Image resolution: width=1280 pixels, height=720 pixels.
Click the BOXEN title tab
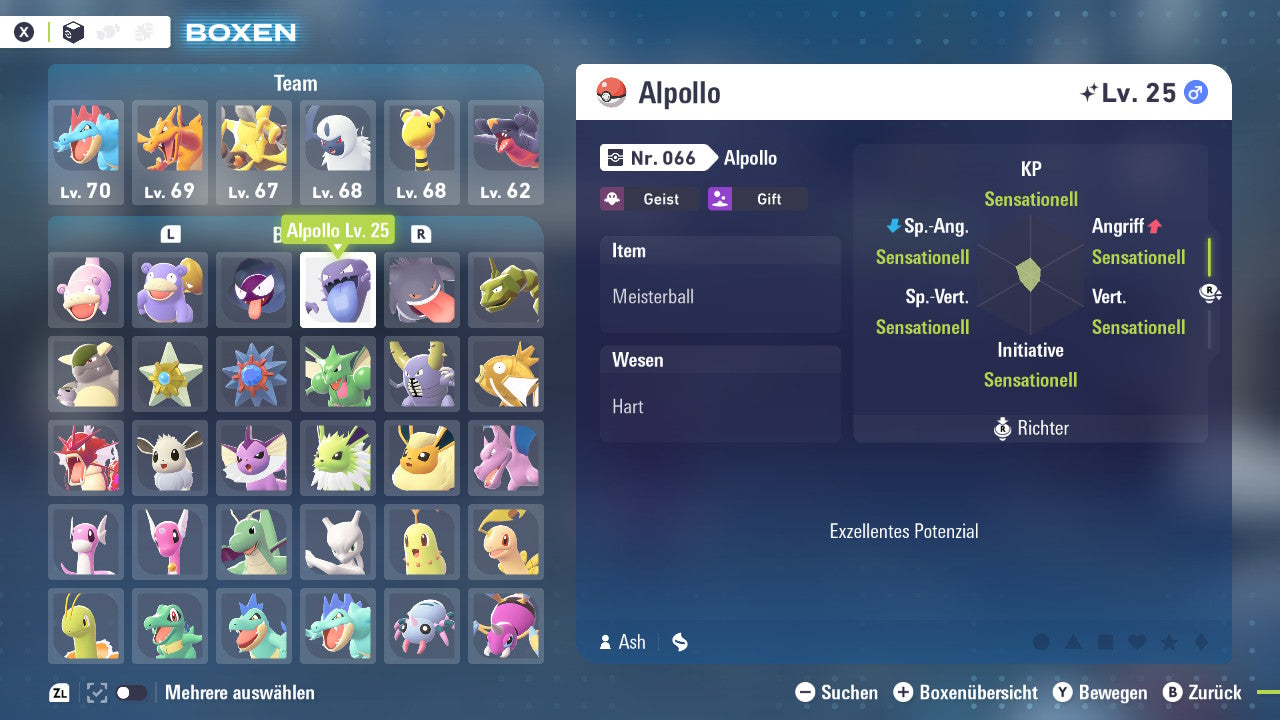pyautogui.click(x=240, y=32)
